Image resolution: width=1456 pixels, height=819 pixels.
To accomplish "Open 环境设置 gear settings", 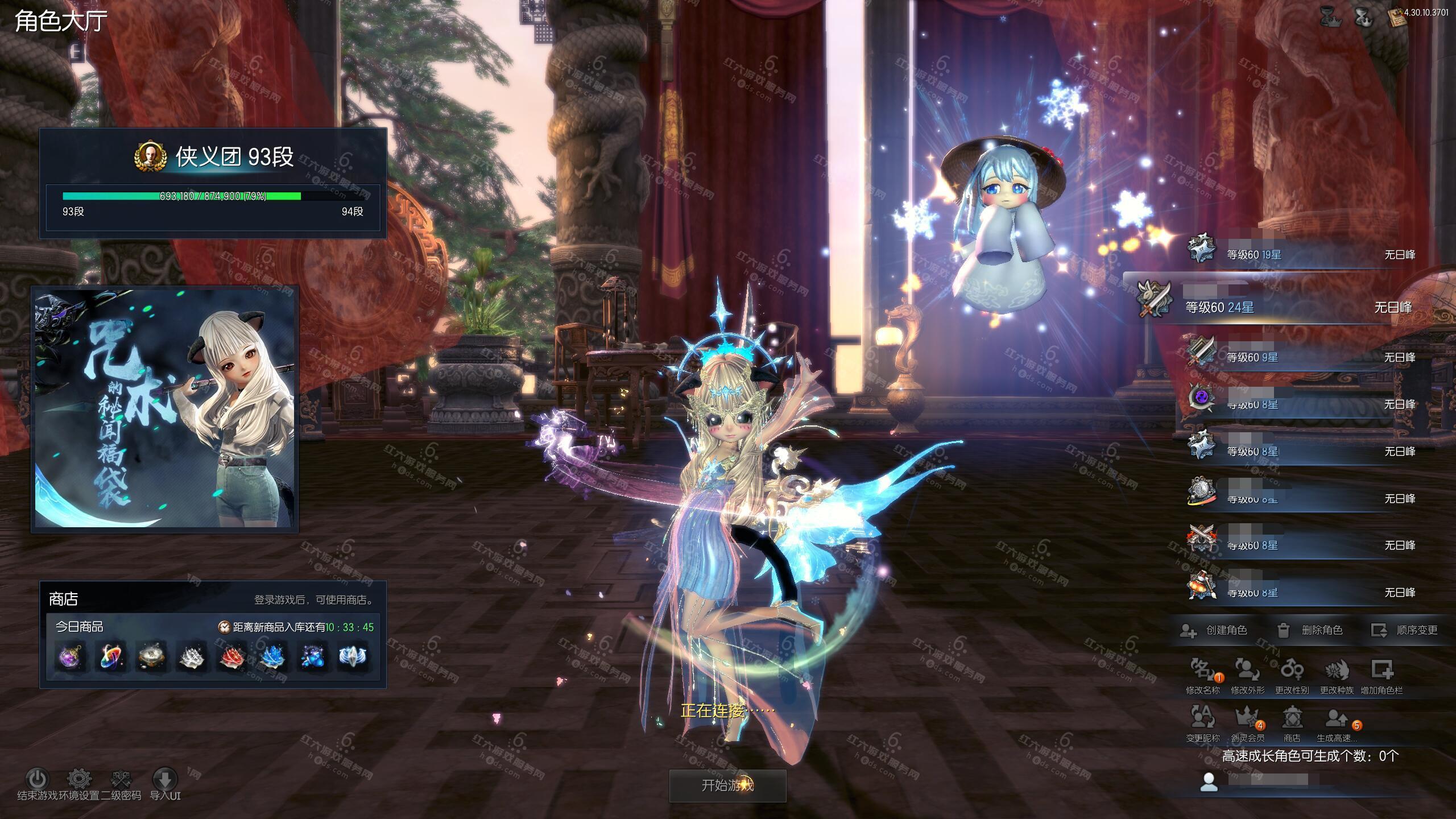I will click(79, 780).
